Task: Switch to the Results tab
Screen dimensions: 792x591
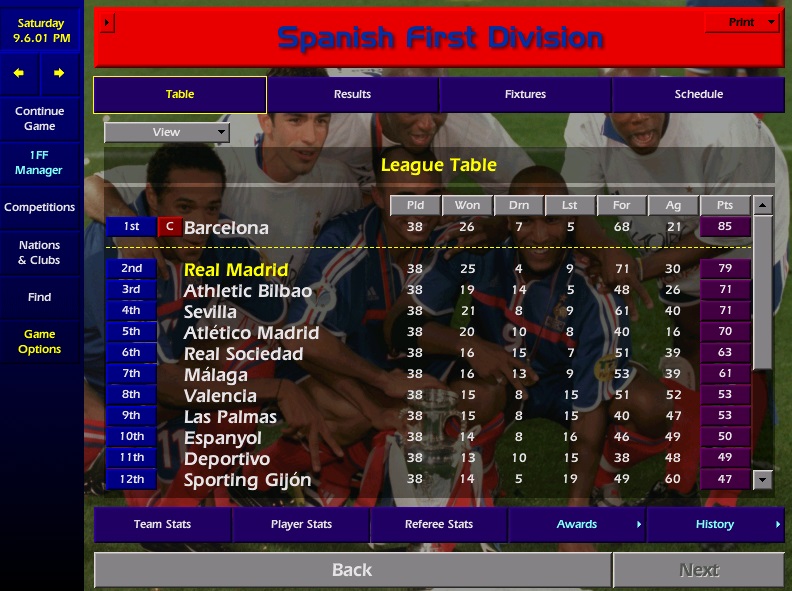Action: 352,95
